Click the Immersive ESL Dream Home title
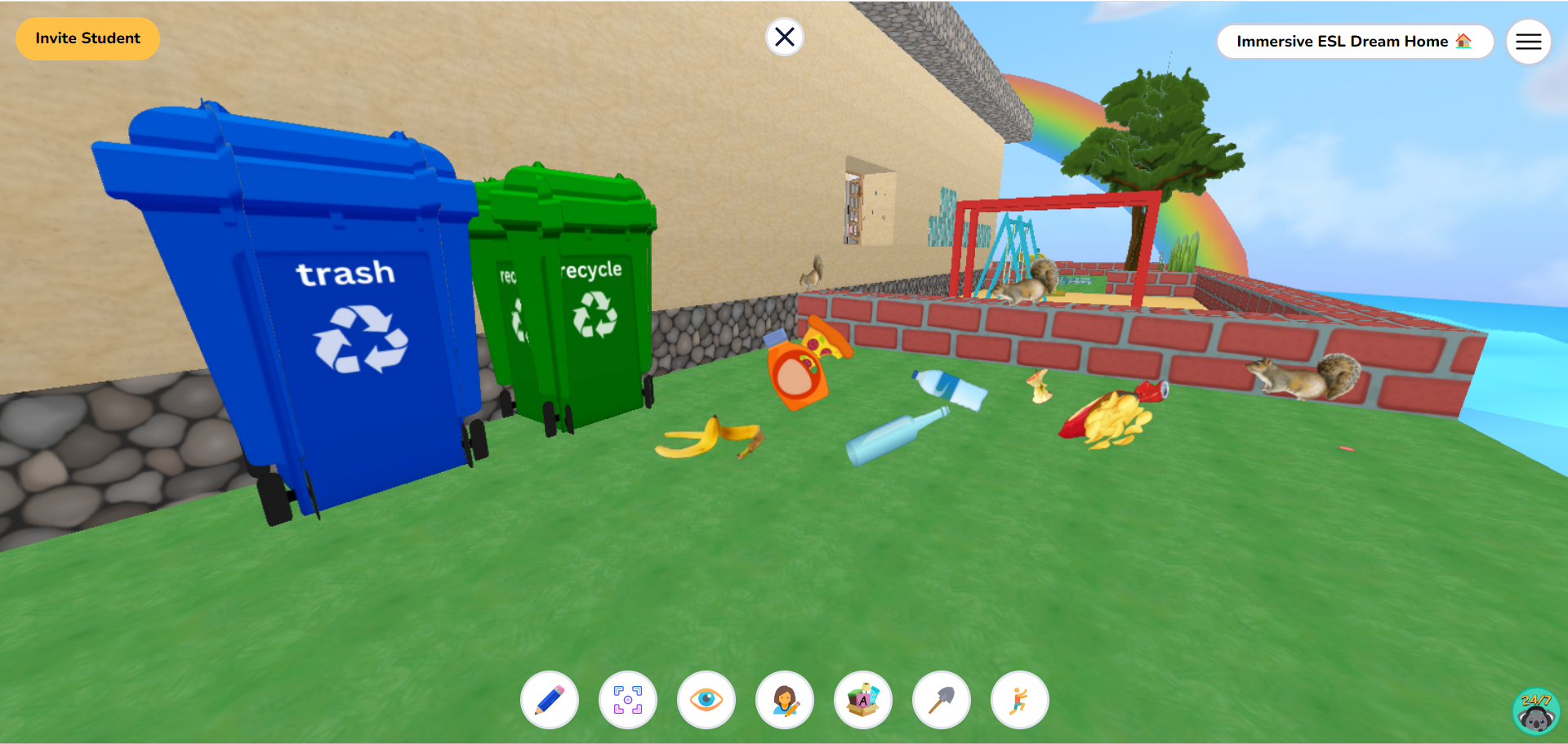The image size is (1568, 744). 1355,41
